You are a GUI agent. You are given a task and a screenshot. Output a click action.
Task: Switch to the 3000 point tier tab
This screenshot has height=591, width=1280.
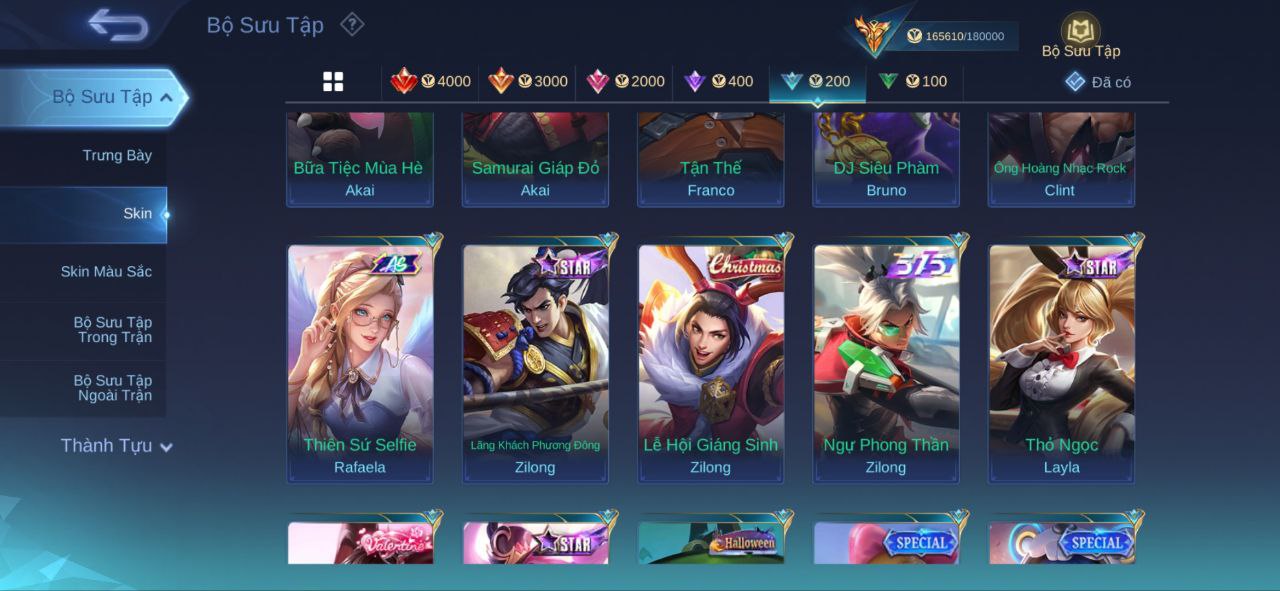tap(528, 82)
